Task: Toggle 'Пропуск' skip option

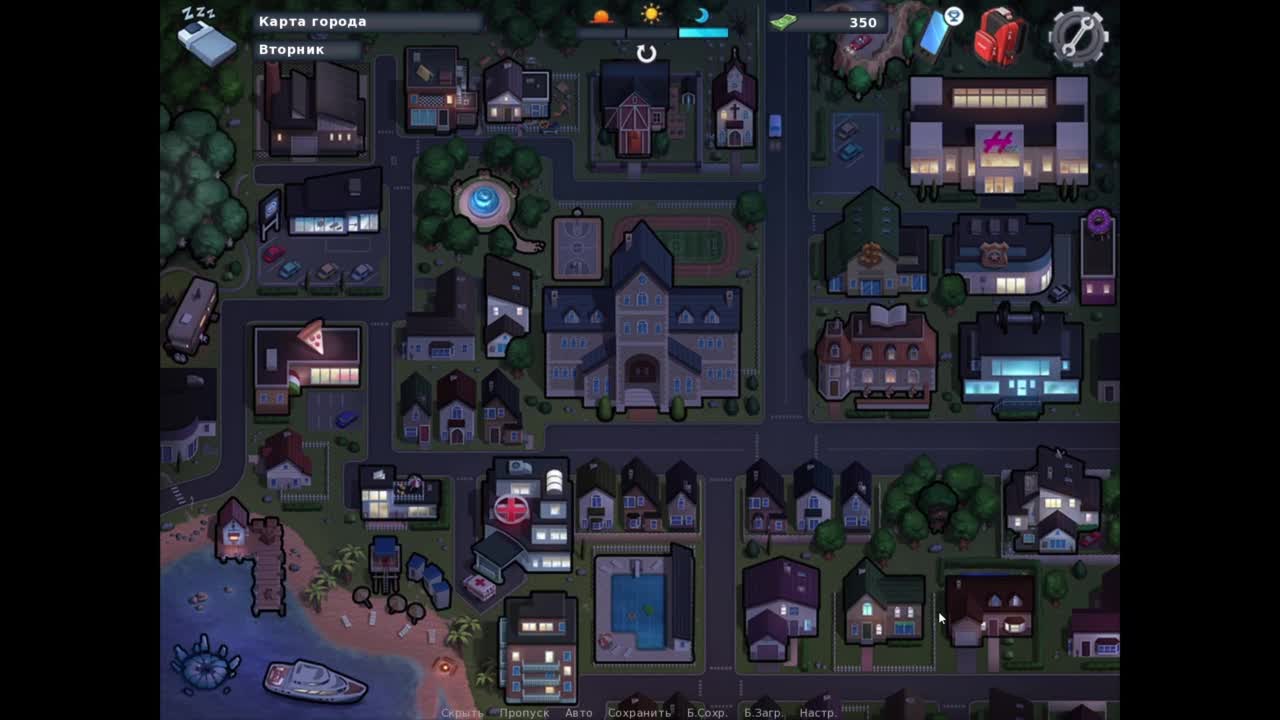Action: tap(524, 713)
